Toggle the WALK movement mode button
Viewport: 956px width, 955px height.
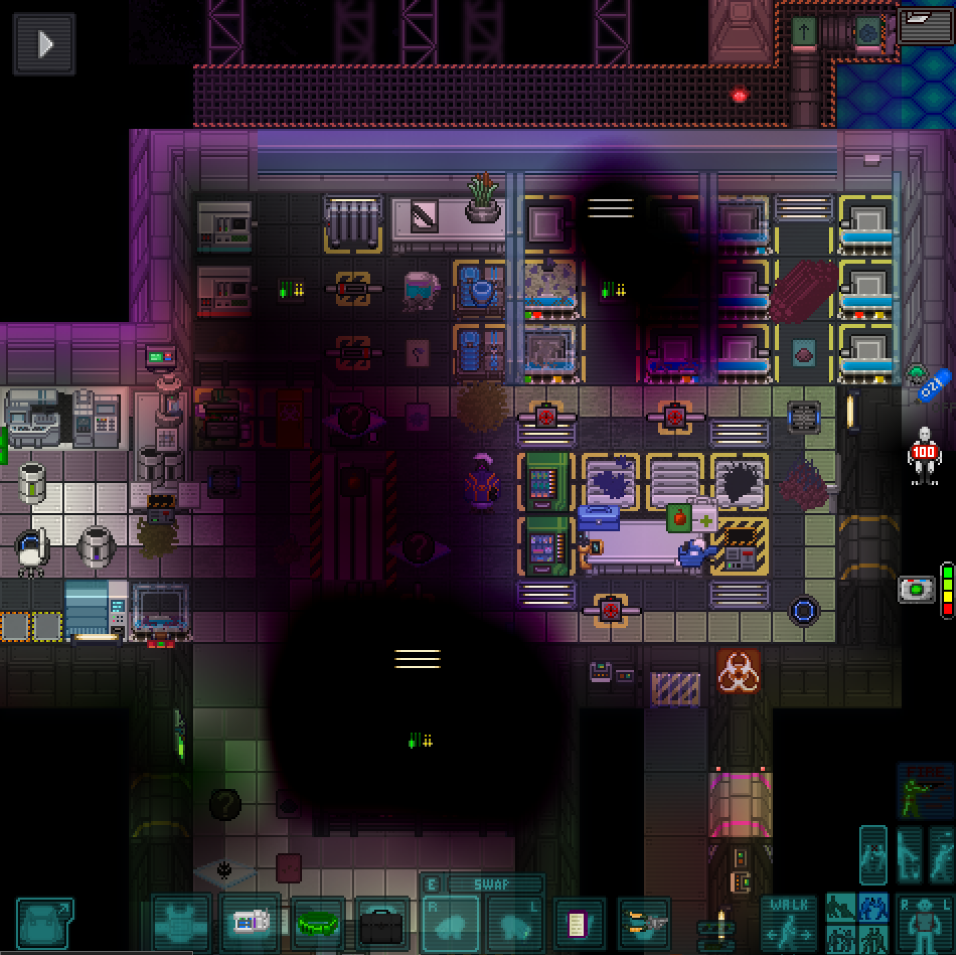(x=789, y=923)
